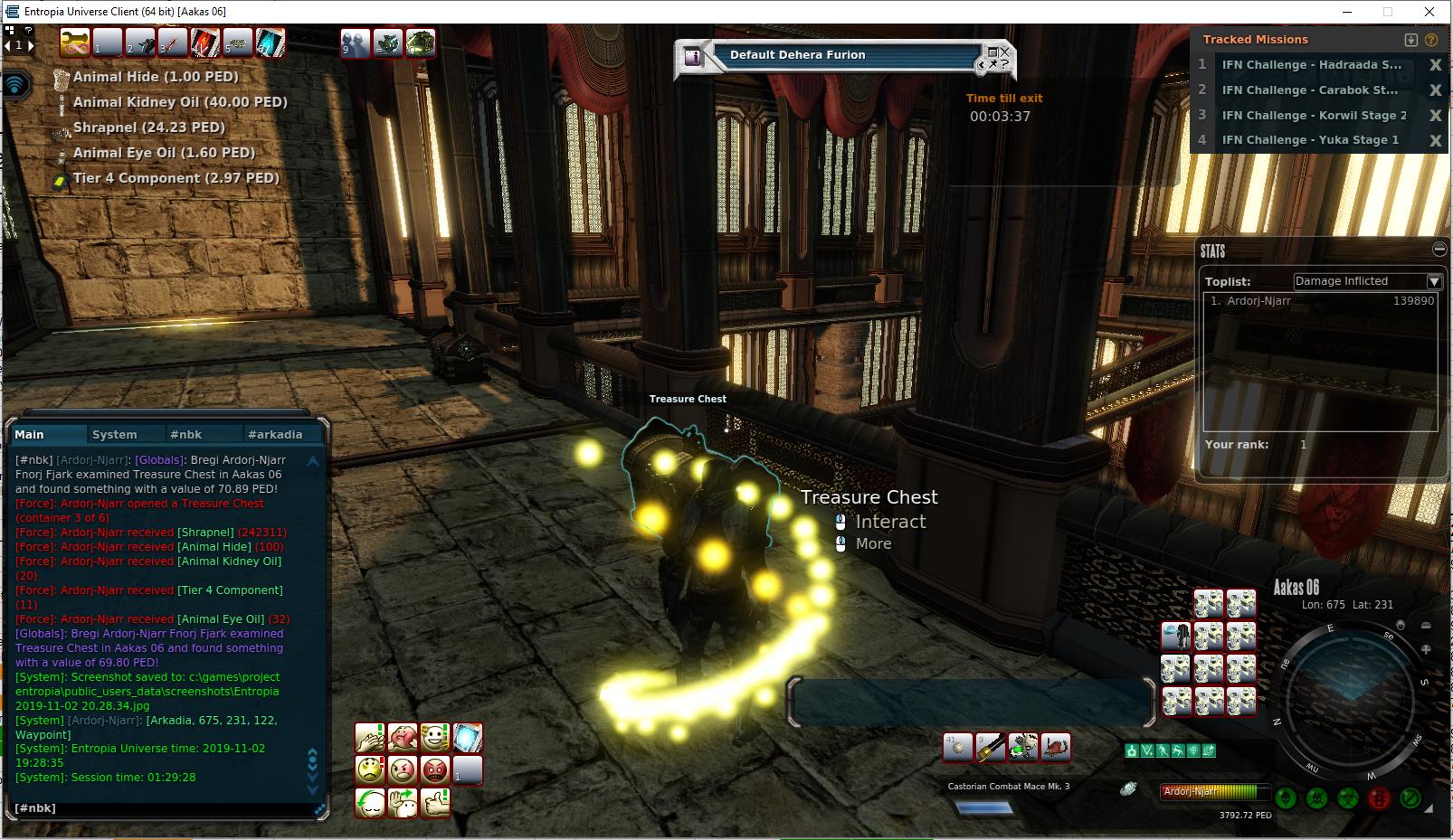
Task: Minimize the Stats panel
Action: (1439, 249)
